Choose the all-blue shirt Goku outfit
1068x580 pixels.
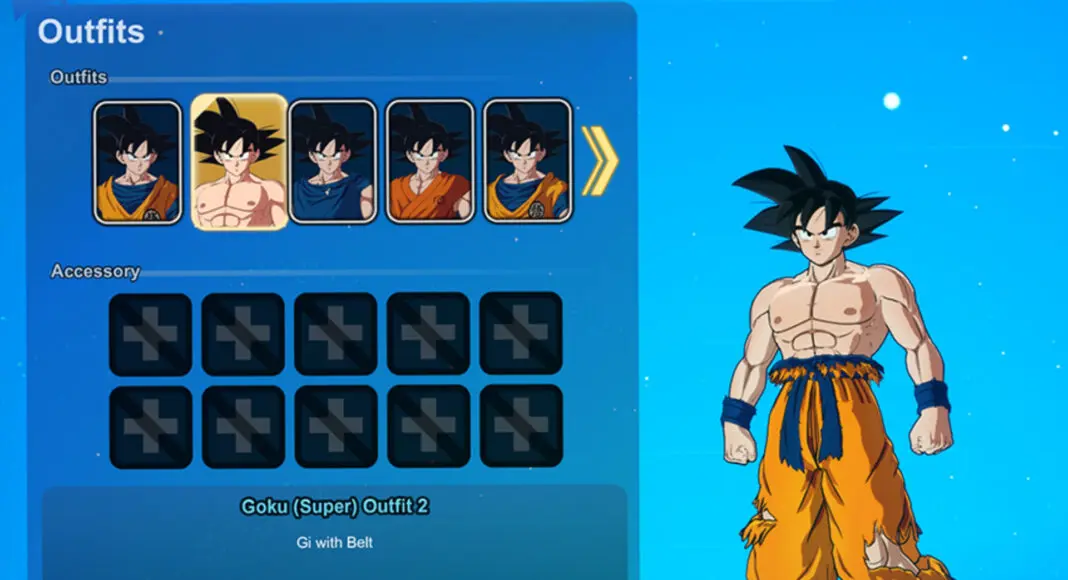[x=332, y=161]
